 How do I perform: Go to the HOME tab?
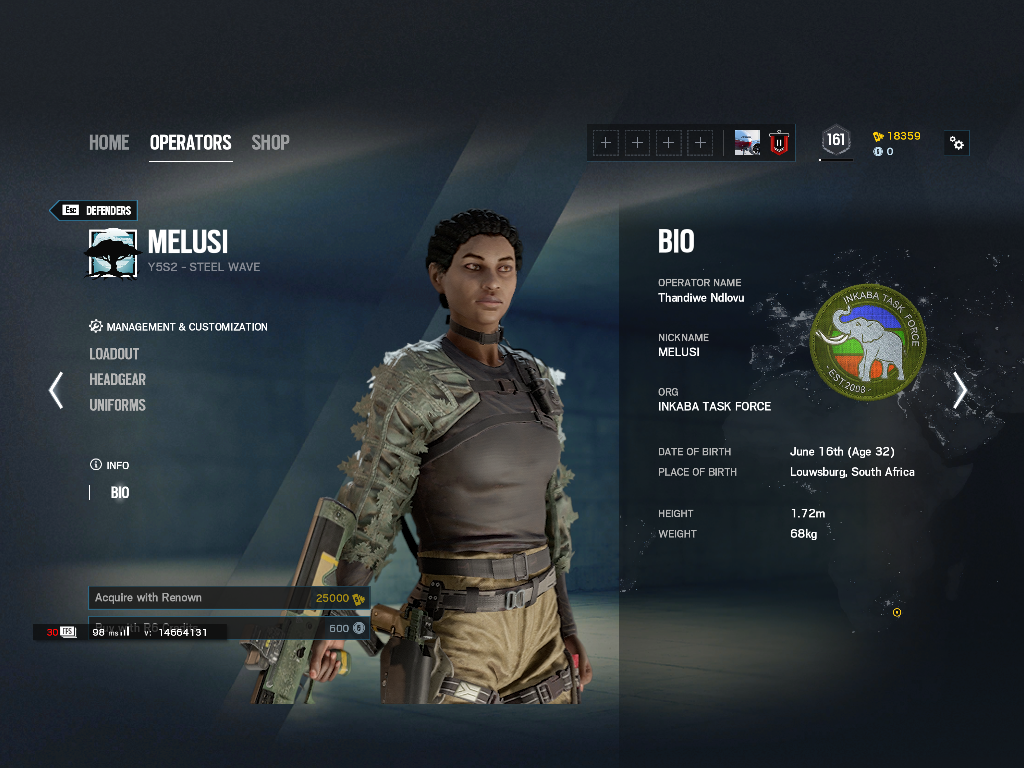click(109, 143)
